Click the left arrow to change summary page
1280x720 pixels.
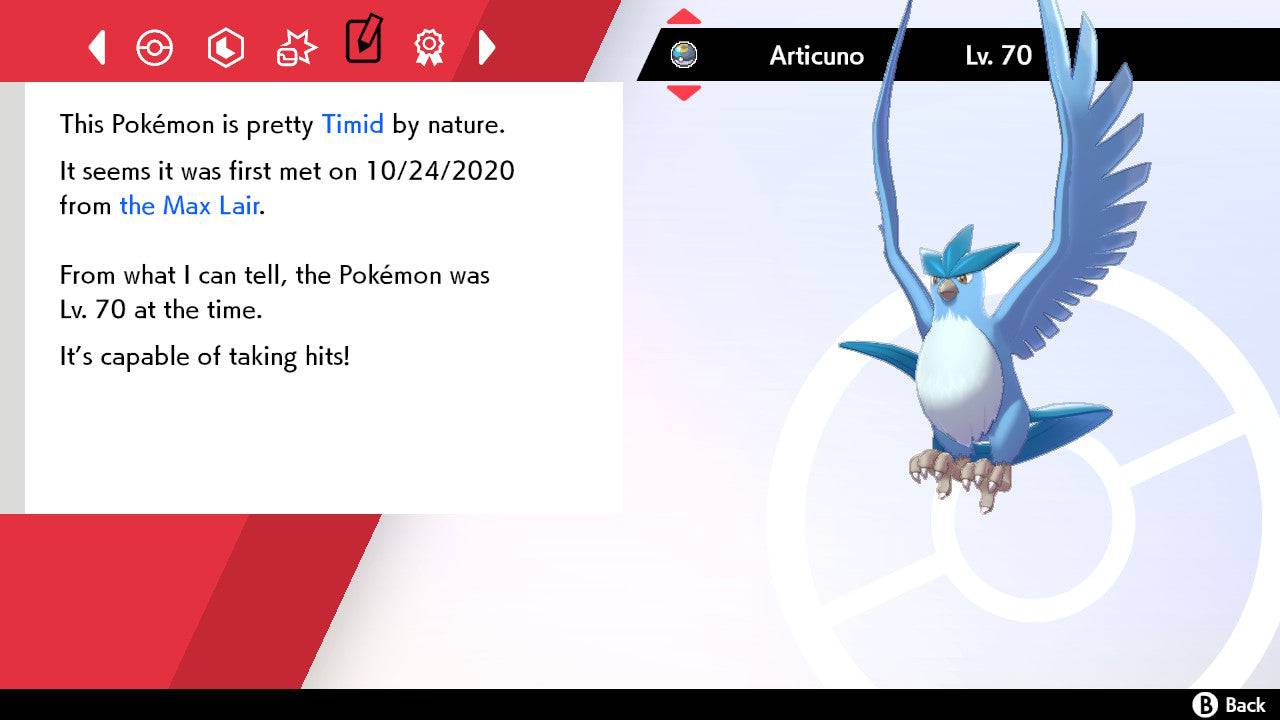(x=96, y=46)
